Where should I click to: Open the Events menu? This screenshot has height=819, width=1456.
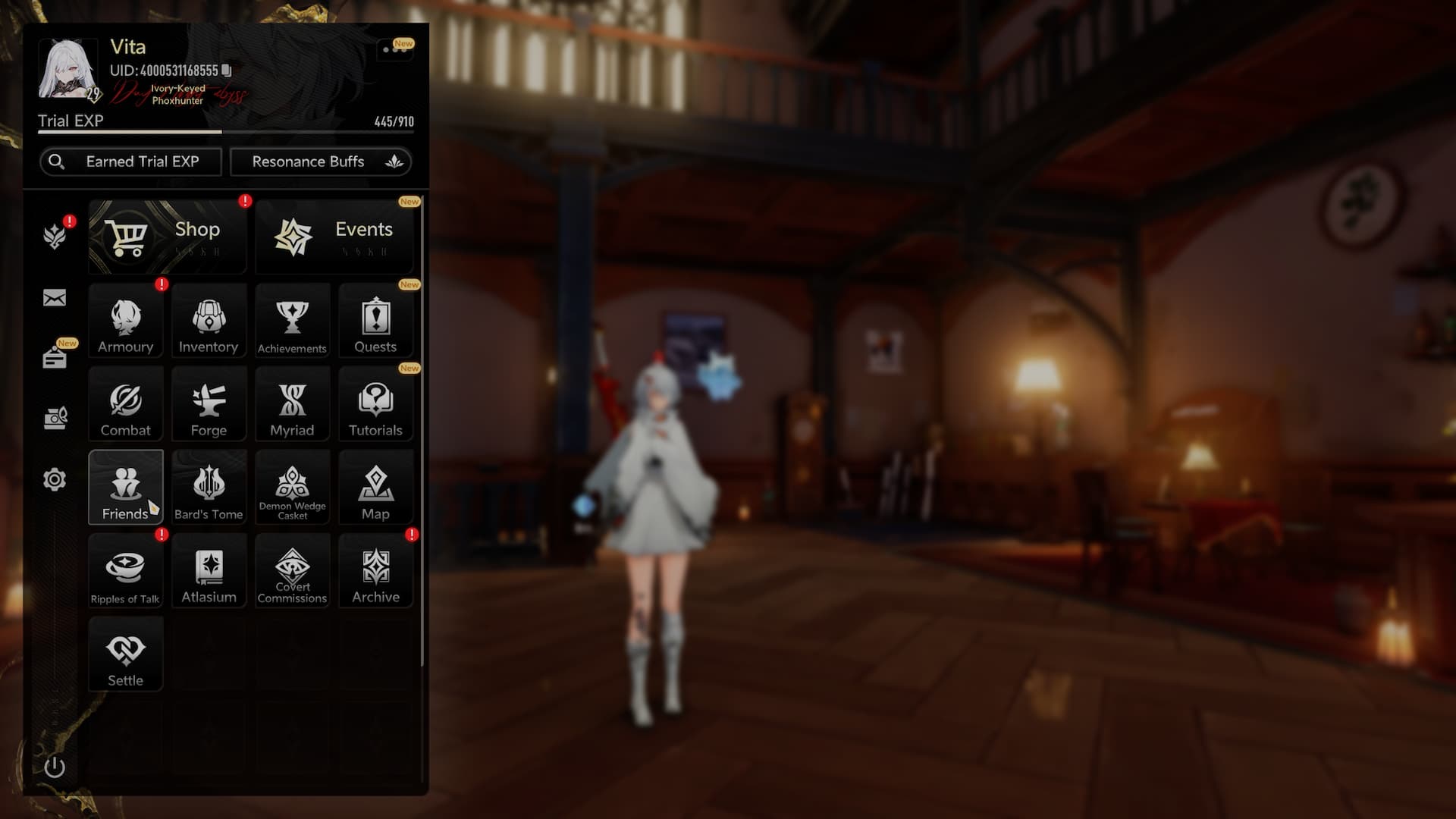[x=334, y=237]
